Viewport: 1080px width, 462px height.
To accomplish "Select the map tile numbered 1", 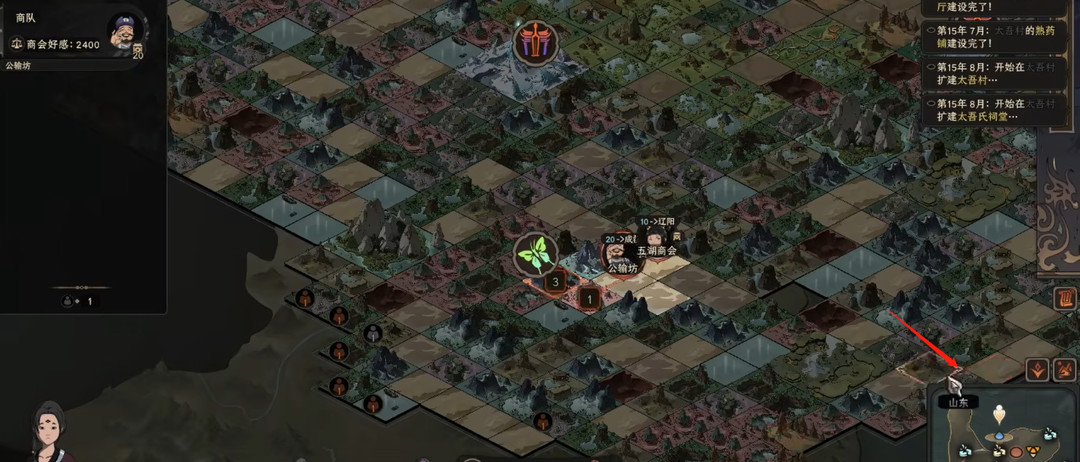I will point(589,297).
